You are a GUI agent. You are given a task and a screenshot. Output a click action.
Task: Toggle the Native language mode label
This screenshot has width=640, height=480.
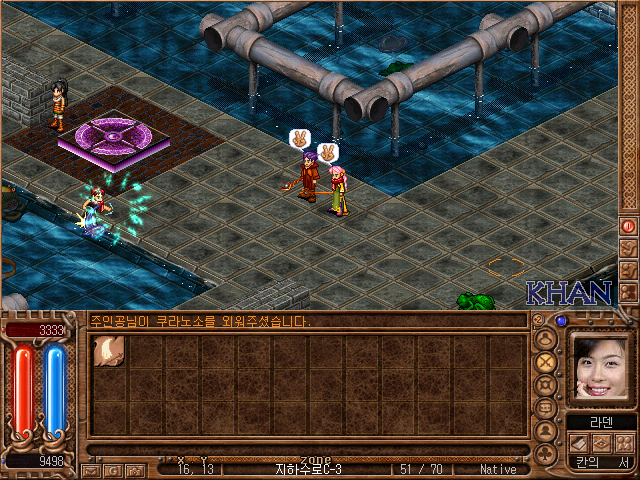[497, 469]
